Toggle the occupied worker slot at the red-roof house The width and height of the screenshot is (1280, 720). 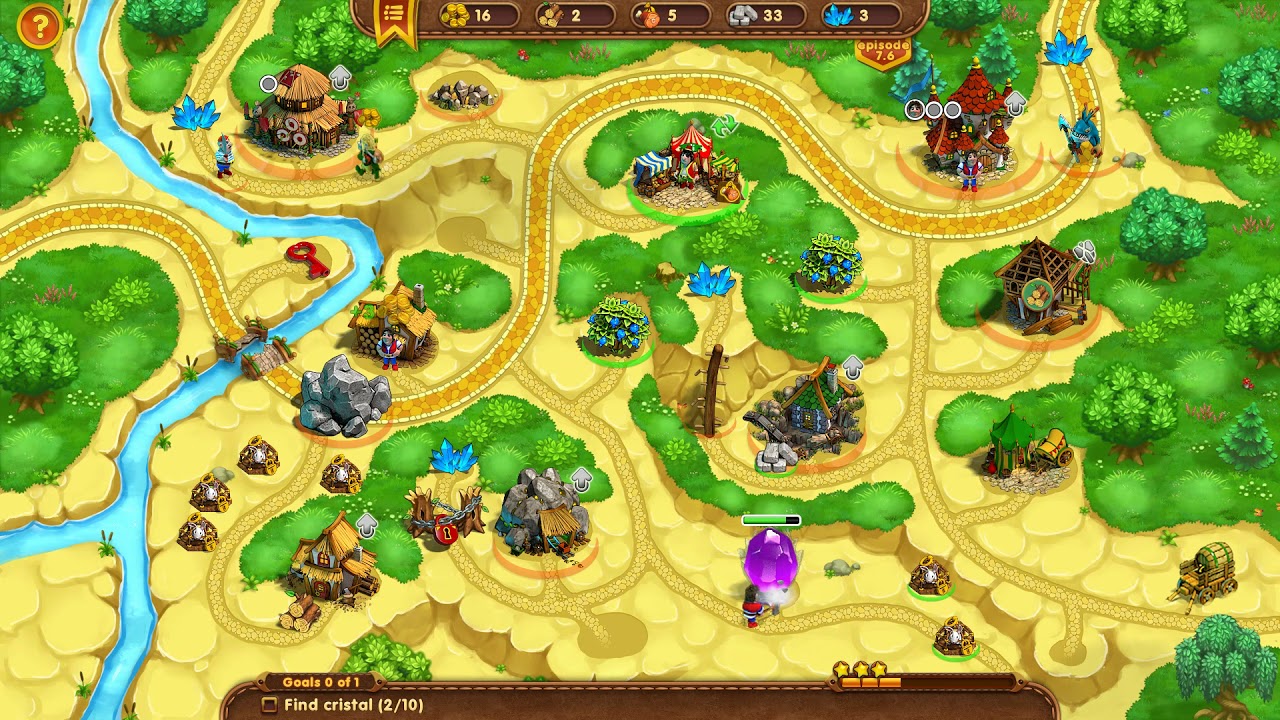pos(914,111)
